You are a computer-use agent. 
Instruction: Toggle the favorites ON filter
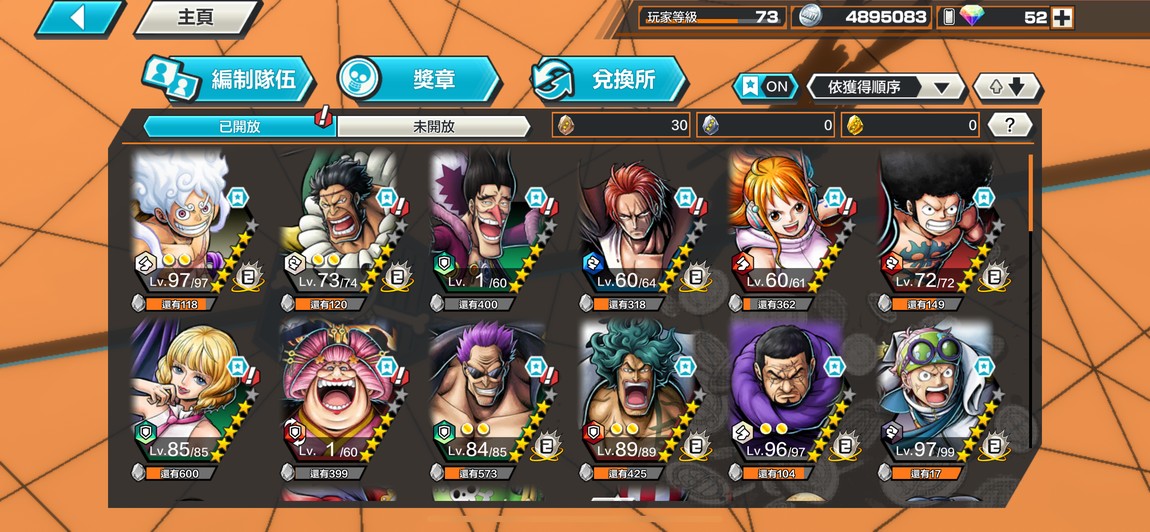766,87
